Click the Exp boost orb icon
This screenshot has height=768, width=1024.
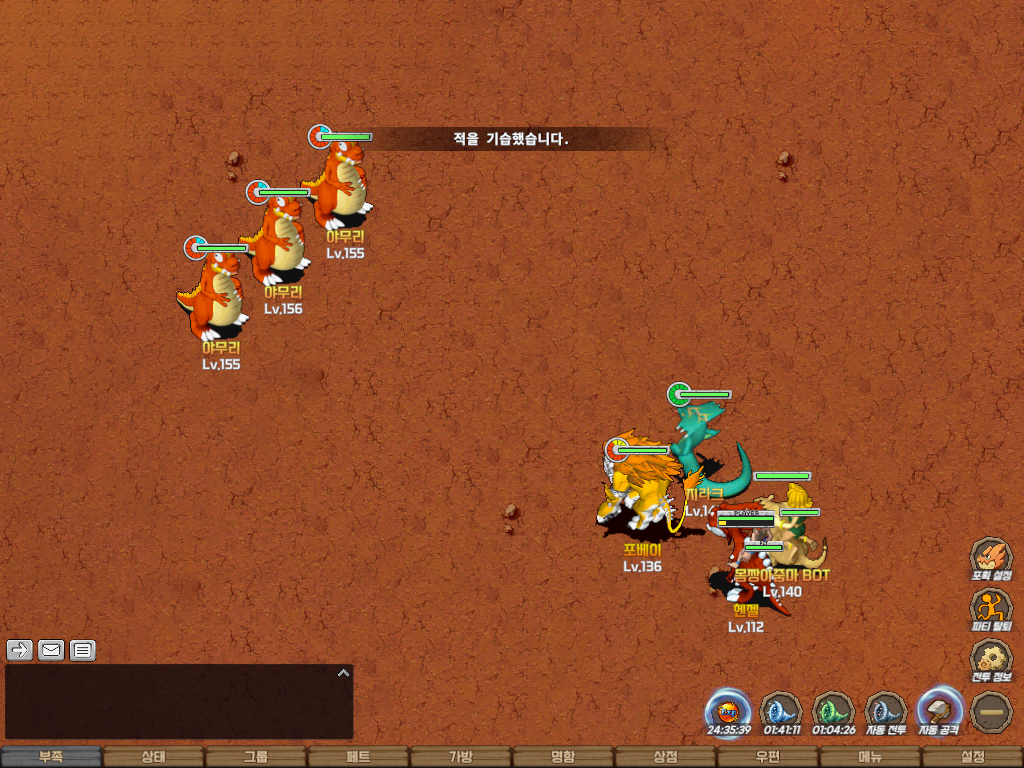point(728,711)
